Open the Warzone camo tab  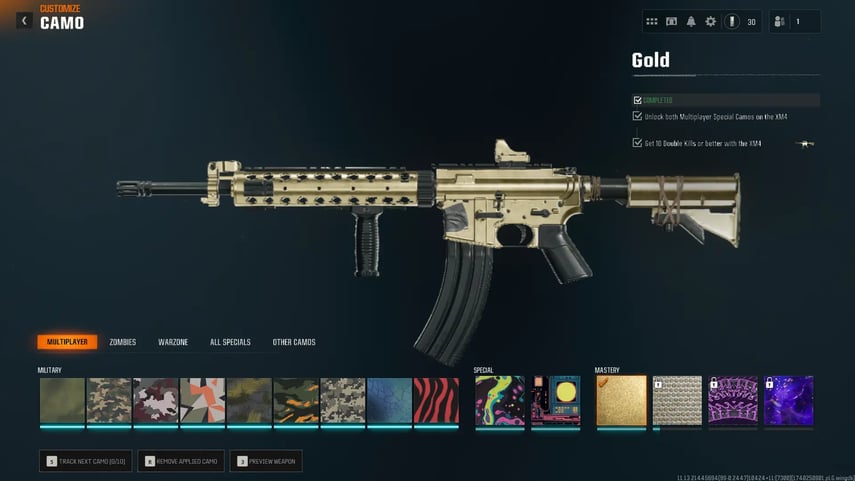click(x=173, y=342)
